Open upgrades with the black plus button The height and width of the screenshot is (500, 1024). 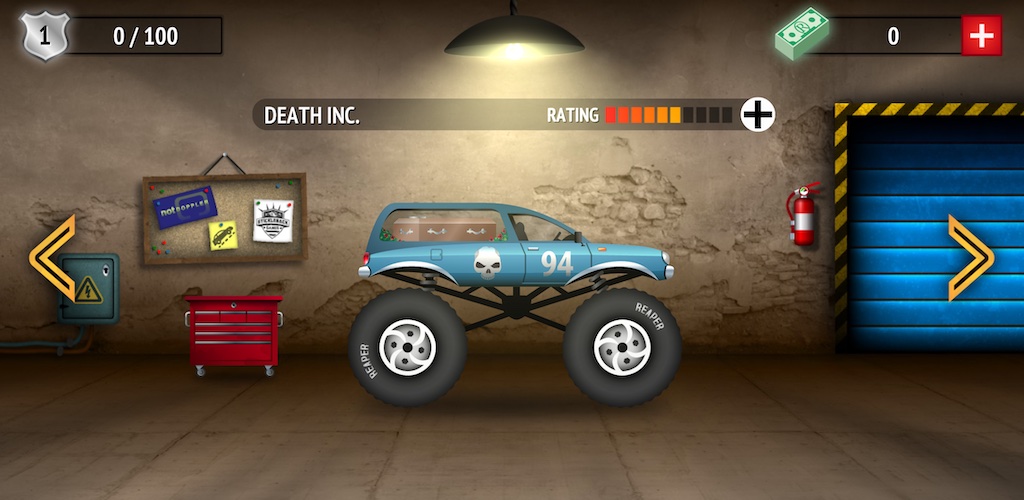point(758,115)
